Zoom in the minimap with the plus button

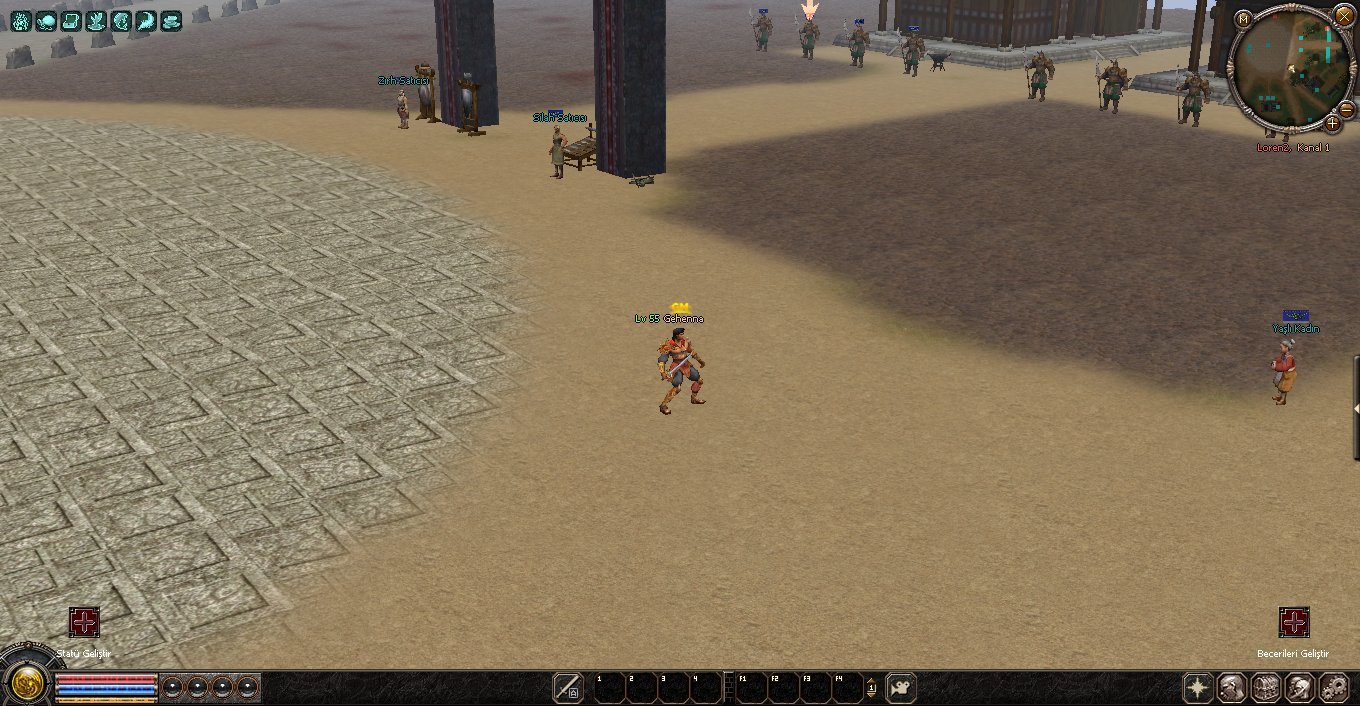1332,124
